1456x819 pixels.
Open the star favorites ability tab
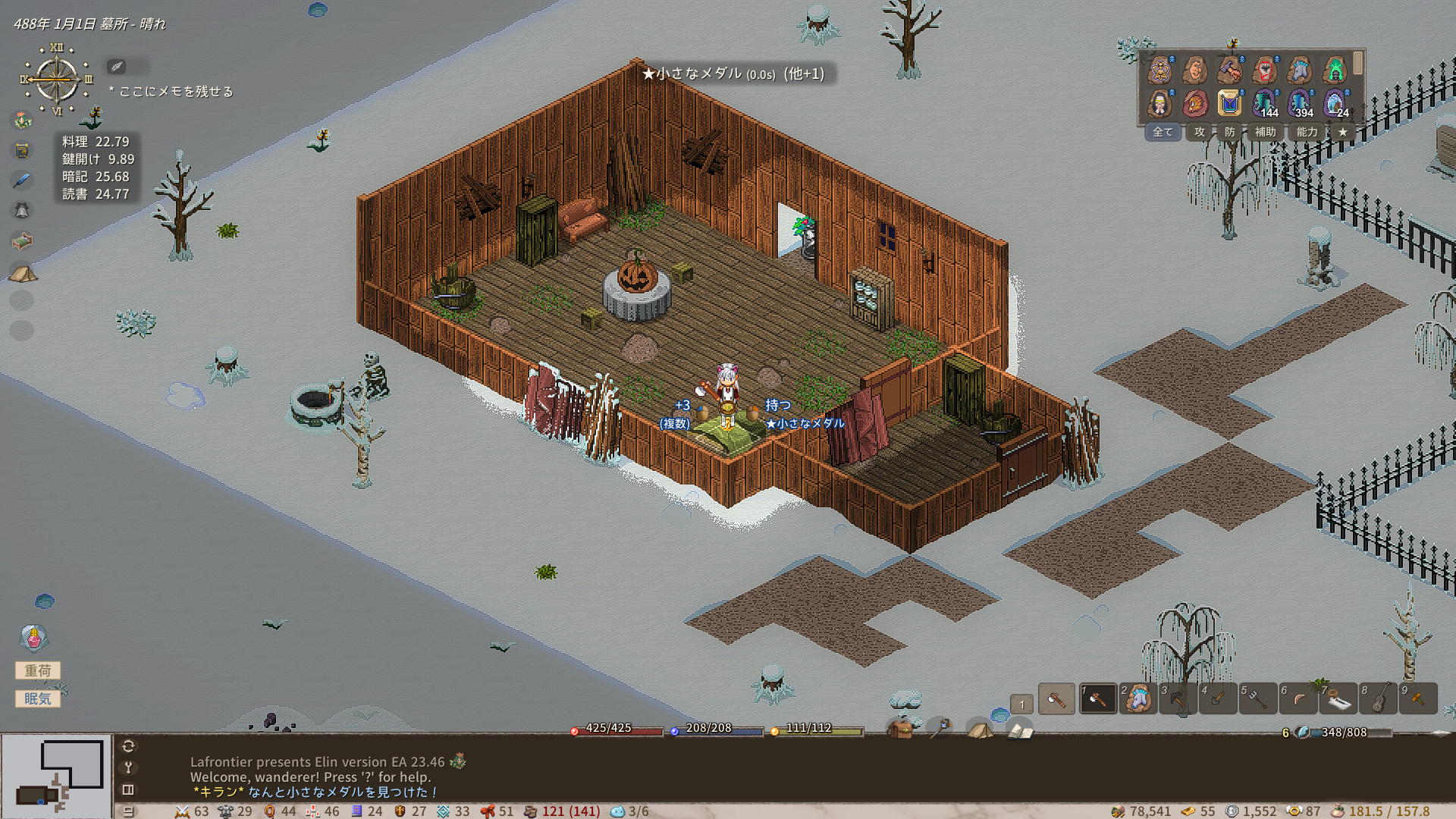point(1342,132)
